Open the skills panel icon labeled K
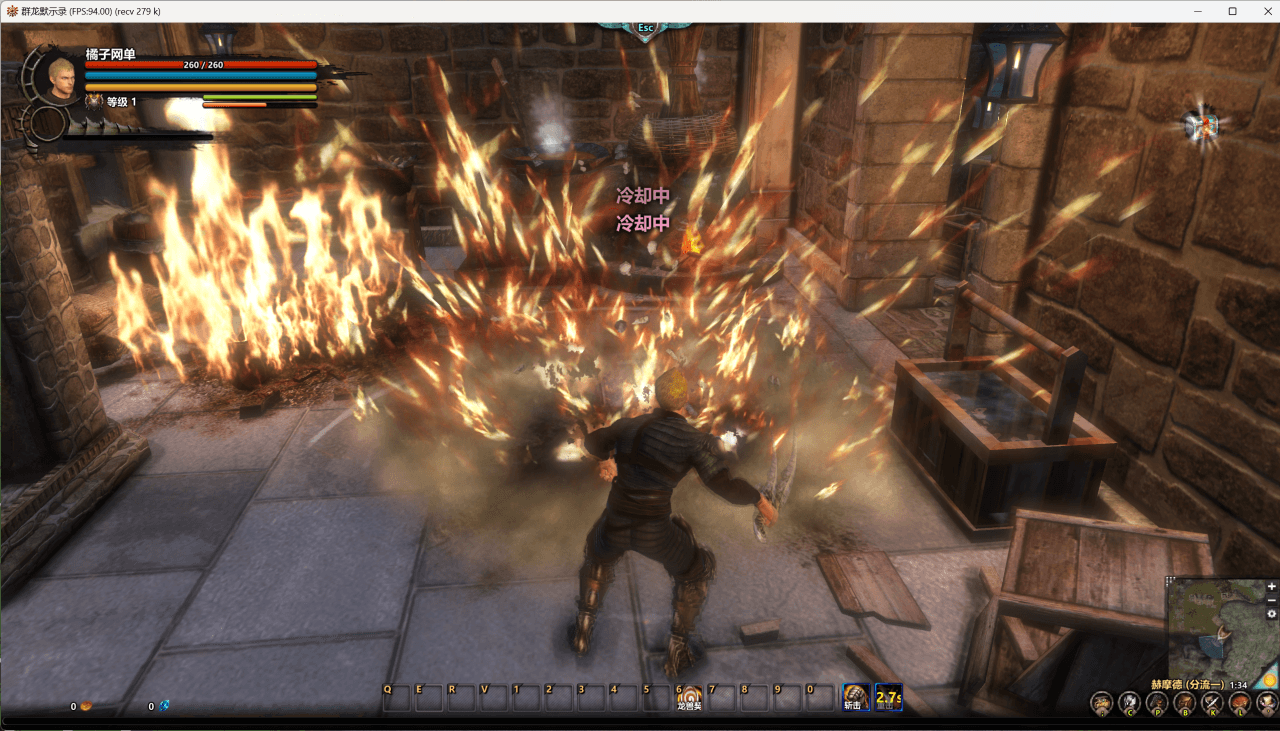1280x731 pixels. coord(1212,701)
